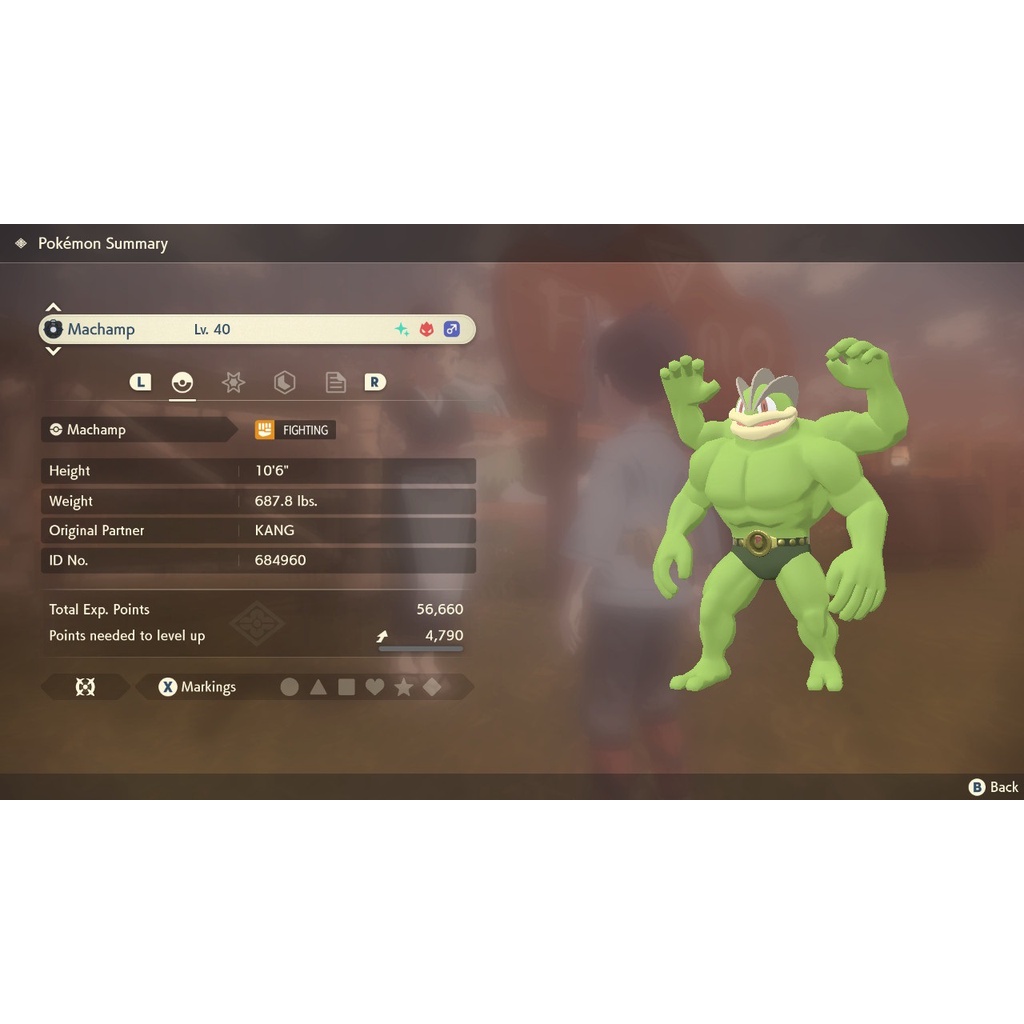The image size is (1024, 1024).
Task: Click the crossed-circle icon beside Markings
Action: [x=85, y=687]
